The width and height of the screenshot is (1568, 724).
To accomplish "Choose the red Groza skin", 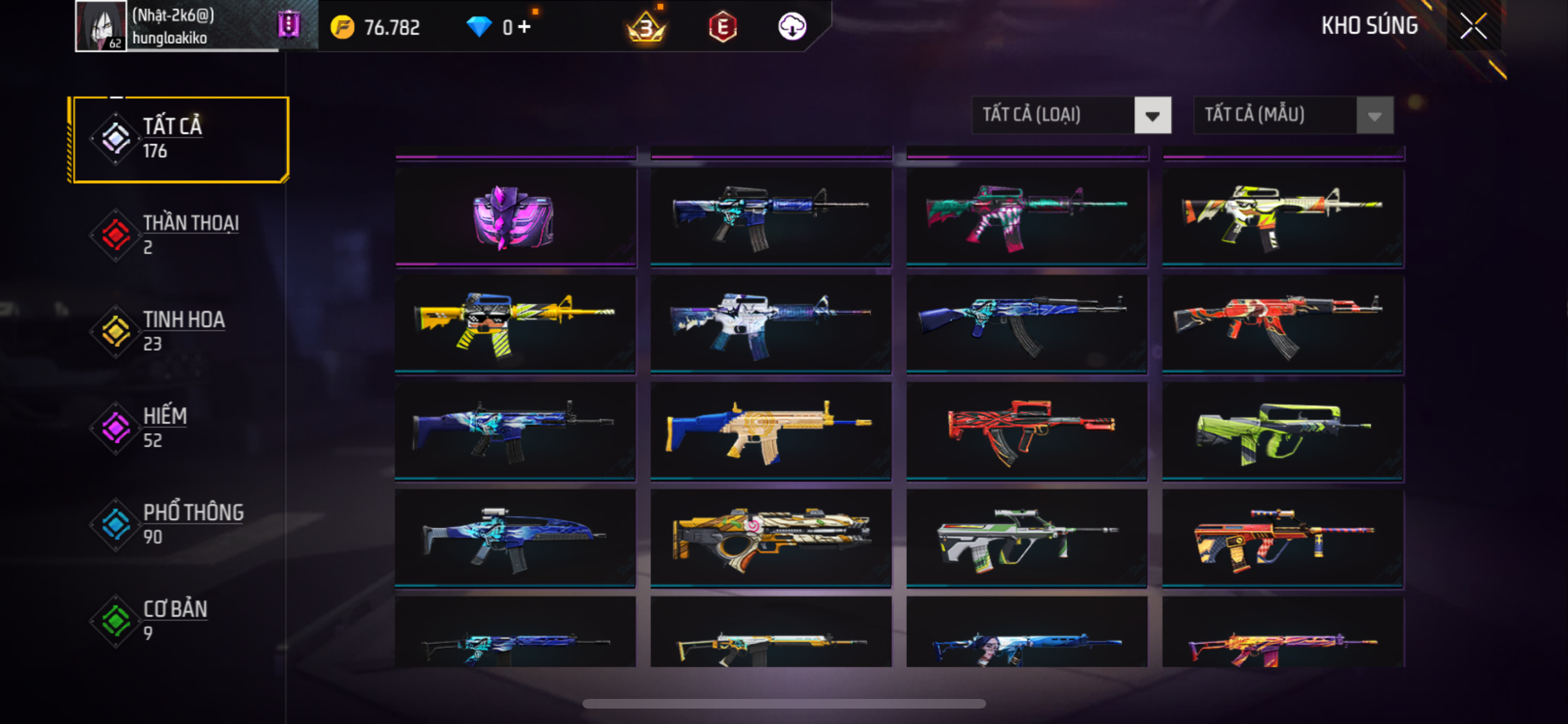I will 1026,431.
